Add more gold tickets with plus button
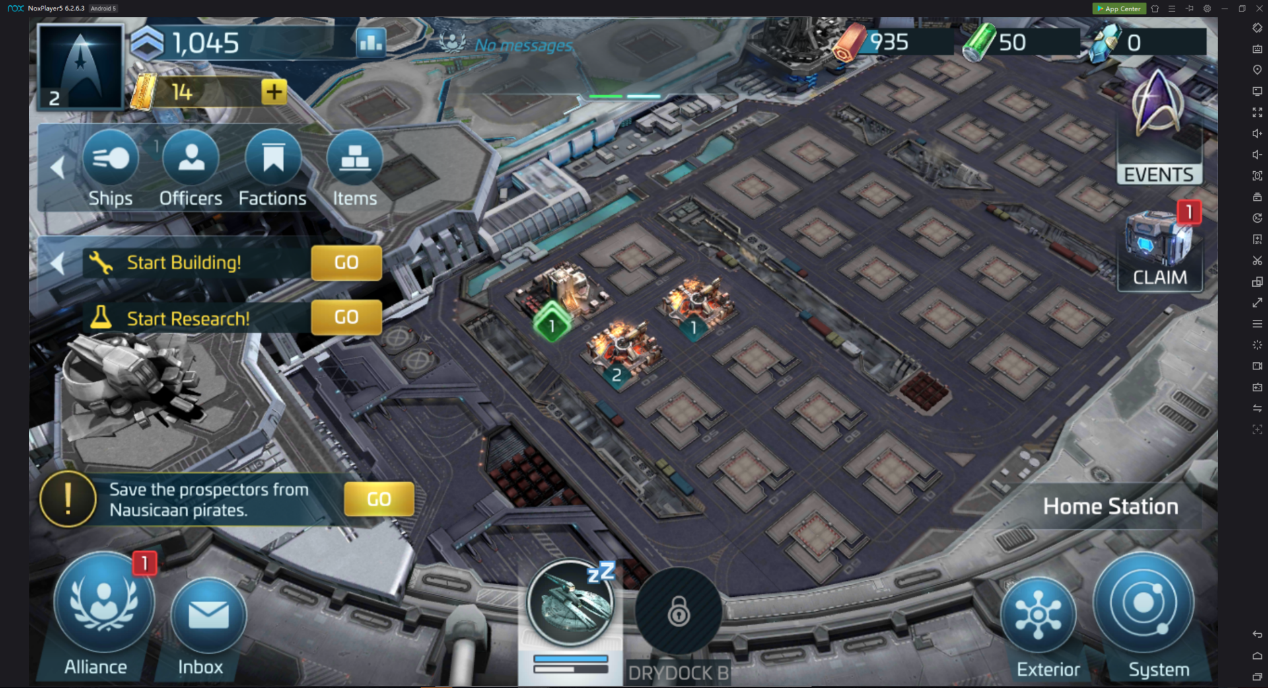This screenshot has width=1268, height=688. click(x=274, y=92)
